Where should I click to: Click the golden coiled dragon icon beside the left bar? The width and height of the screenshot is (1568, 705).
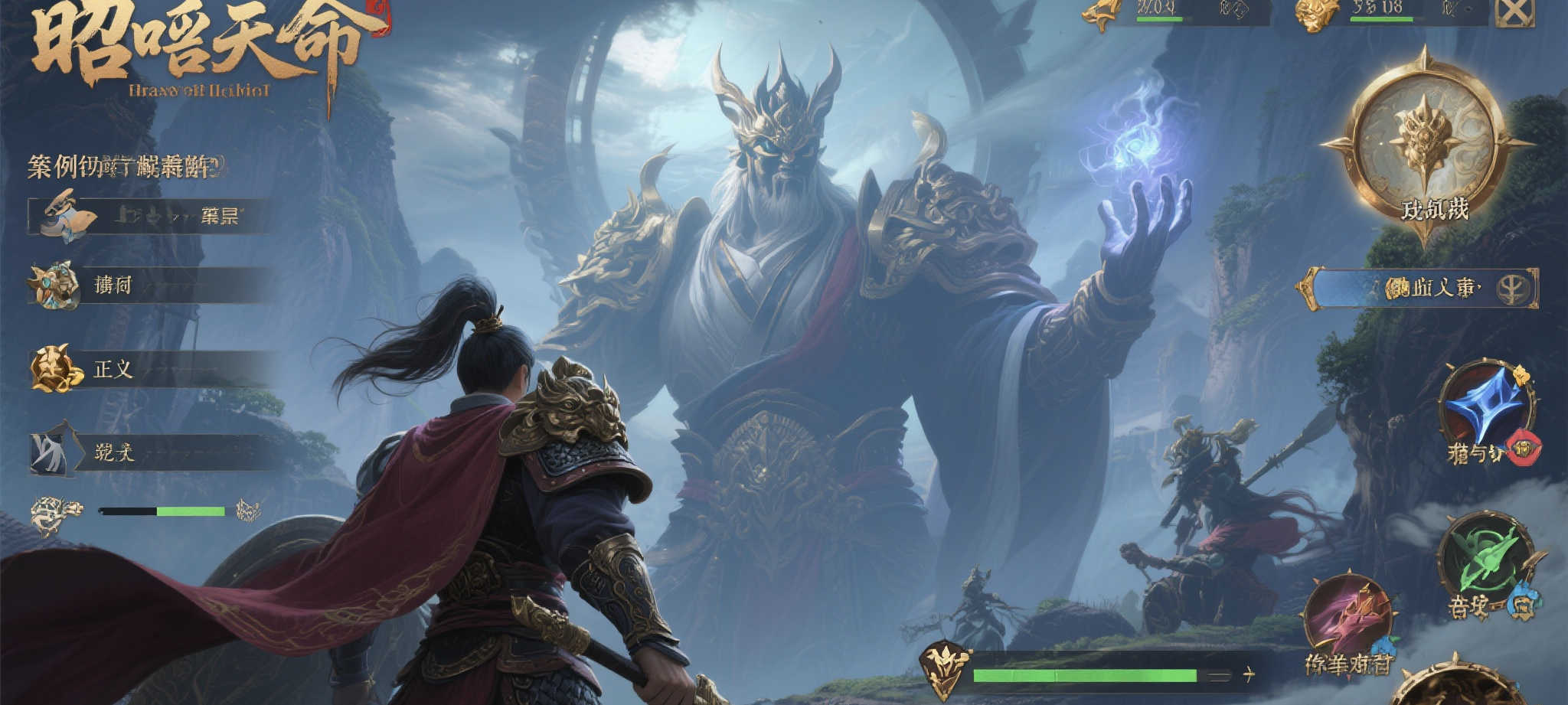[x=55, y=513]
